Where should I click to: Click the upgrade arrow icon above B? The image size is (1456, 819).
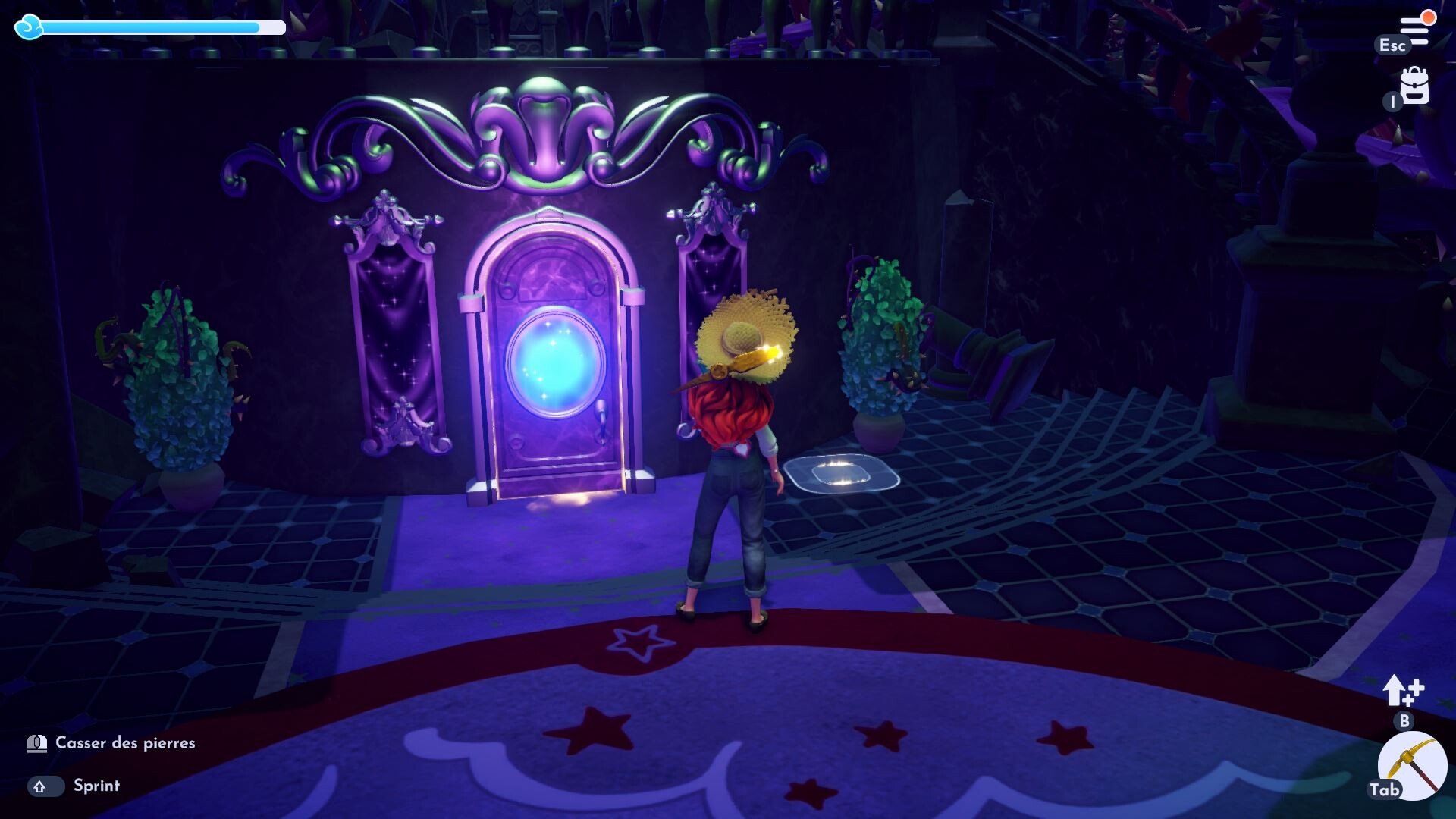coord(1401,692)
